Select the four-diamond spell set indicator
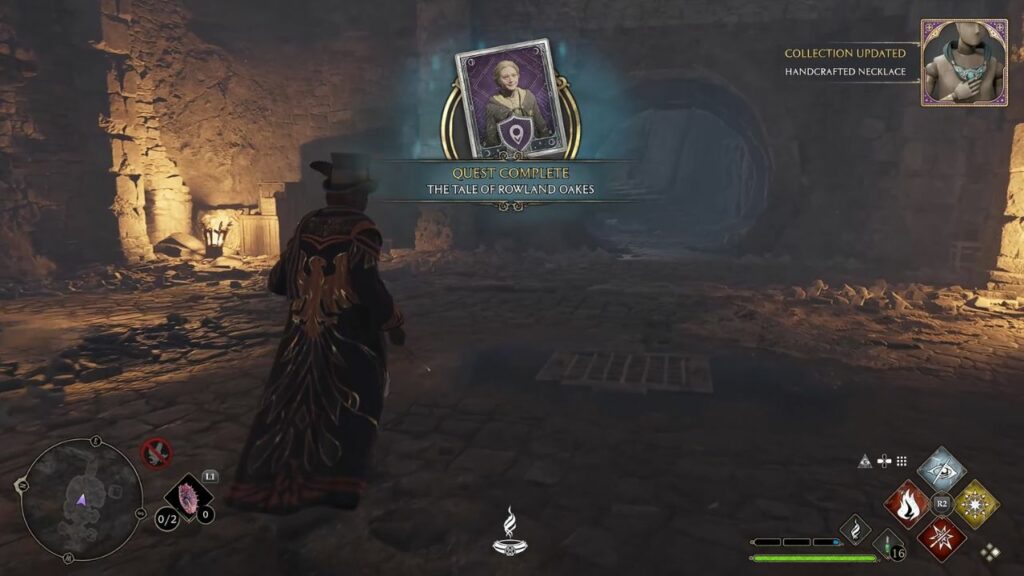Viewport: 1024px width, 576px height. pos(990,551)
